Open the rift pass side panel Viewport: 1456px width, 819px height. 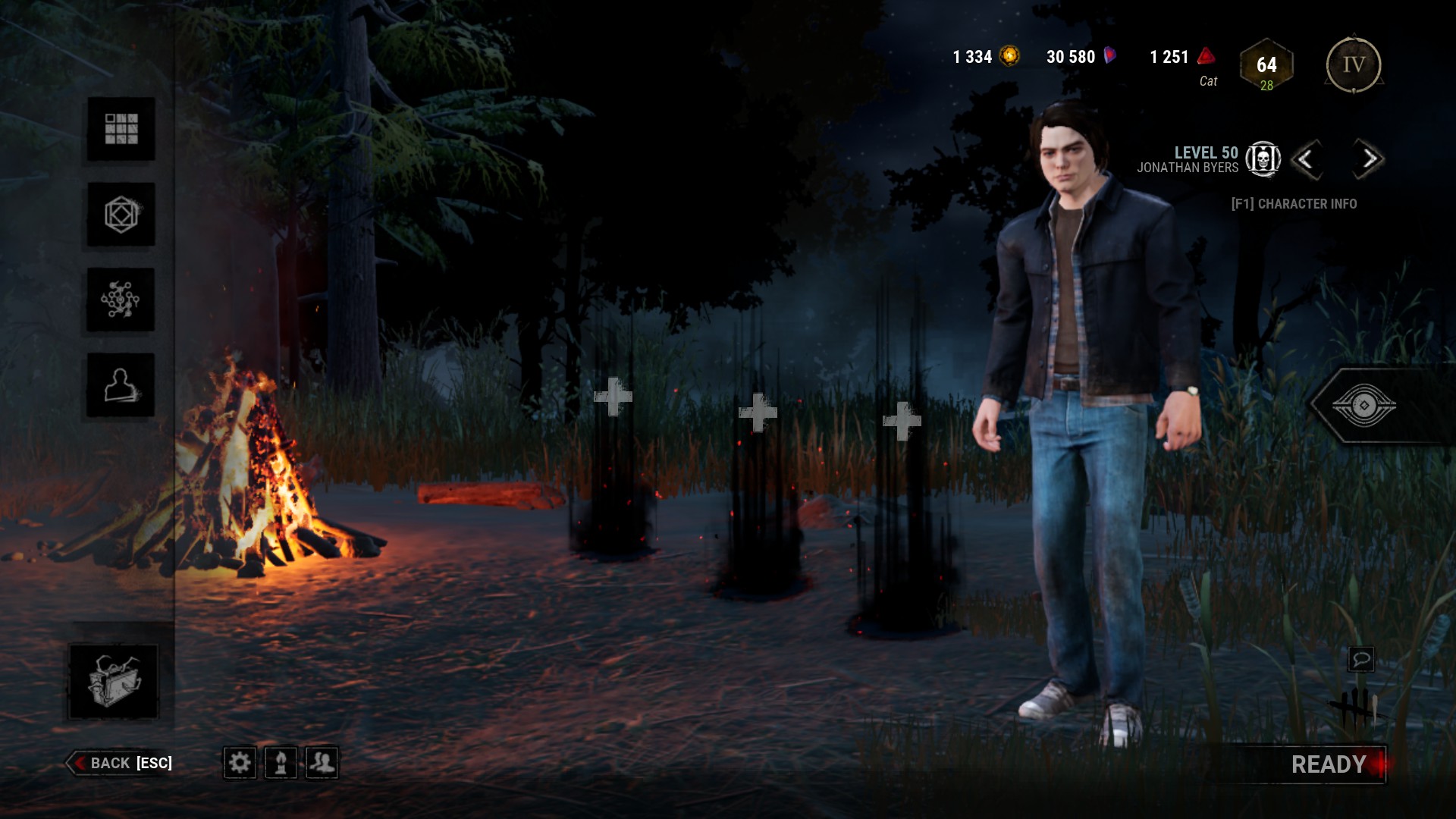click(x=1363, y=406)
